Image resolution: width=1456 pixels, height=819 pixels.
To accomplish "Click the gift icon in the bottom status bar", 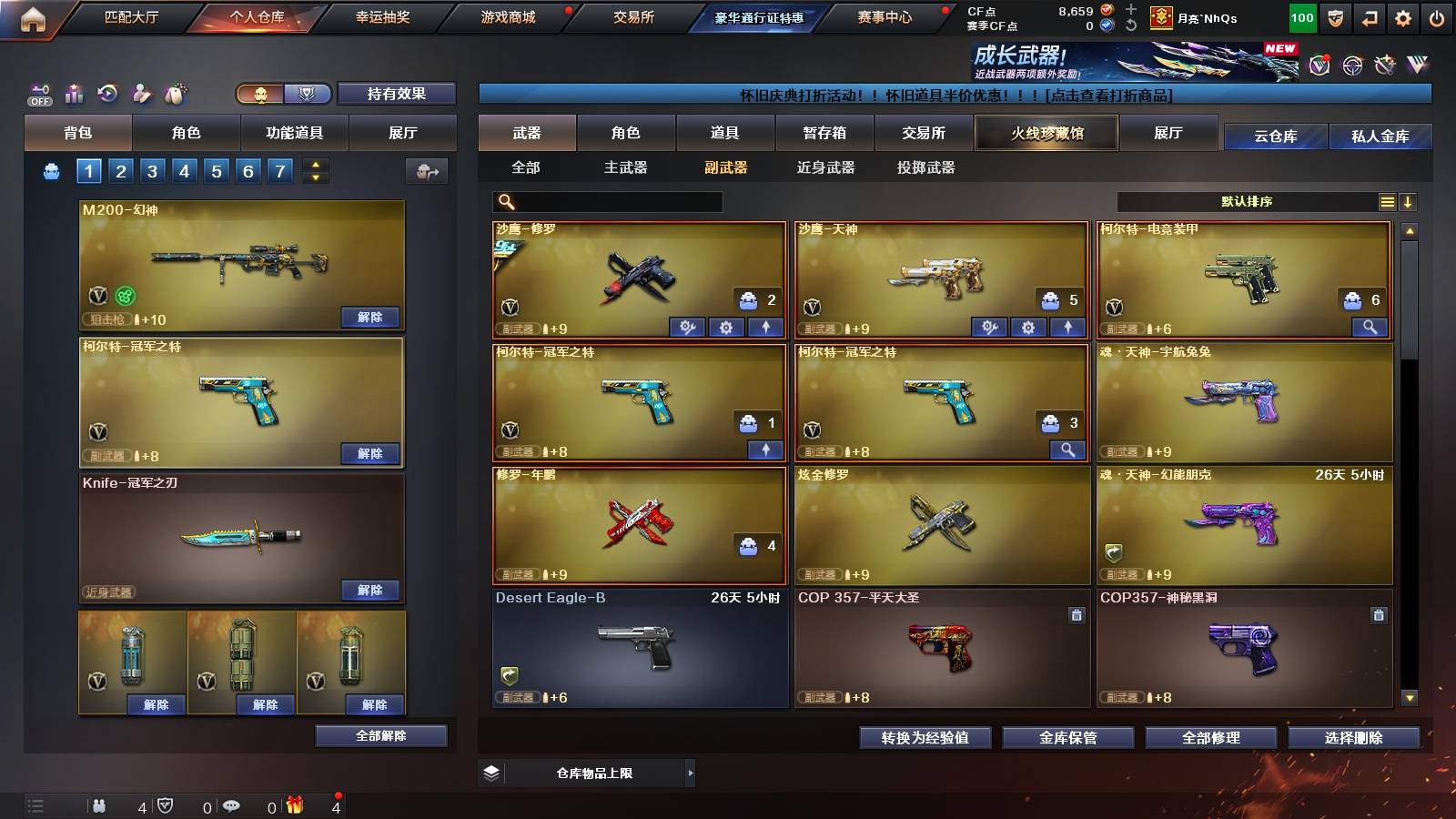I will pyautogui.click(x=293, y=804).
